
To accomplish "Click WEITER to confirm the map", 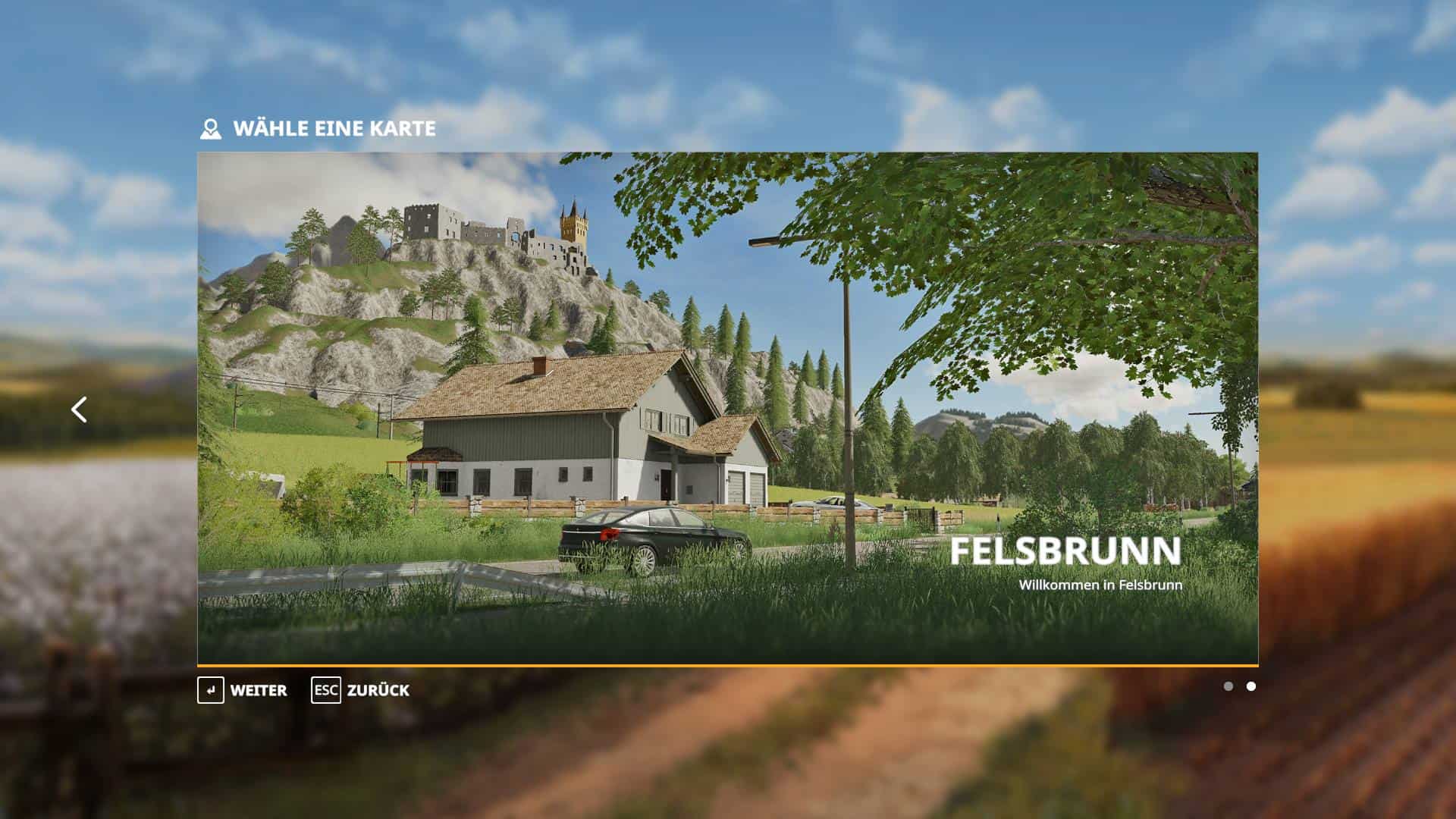I will pyautogui.click(x=258, y=691).
